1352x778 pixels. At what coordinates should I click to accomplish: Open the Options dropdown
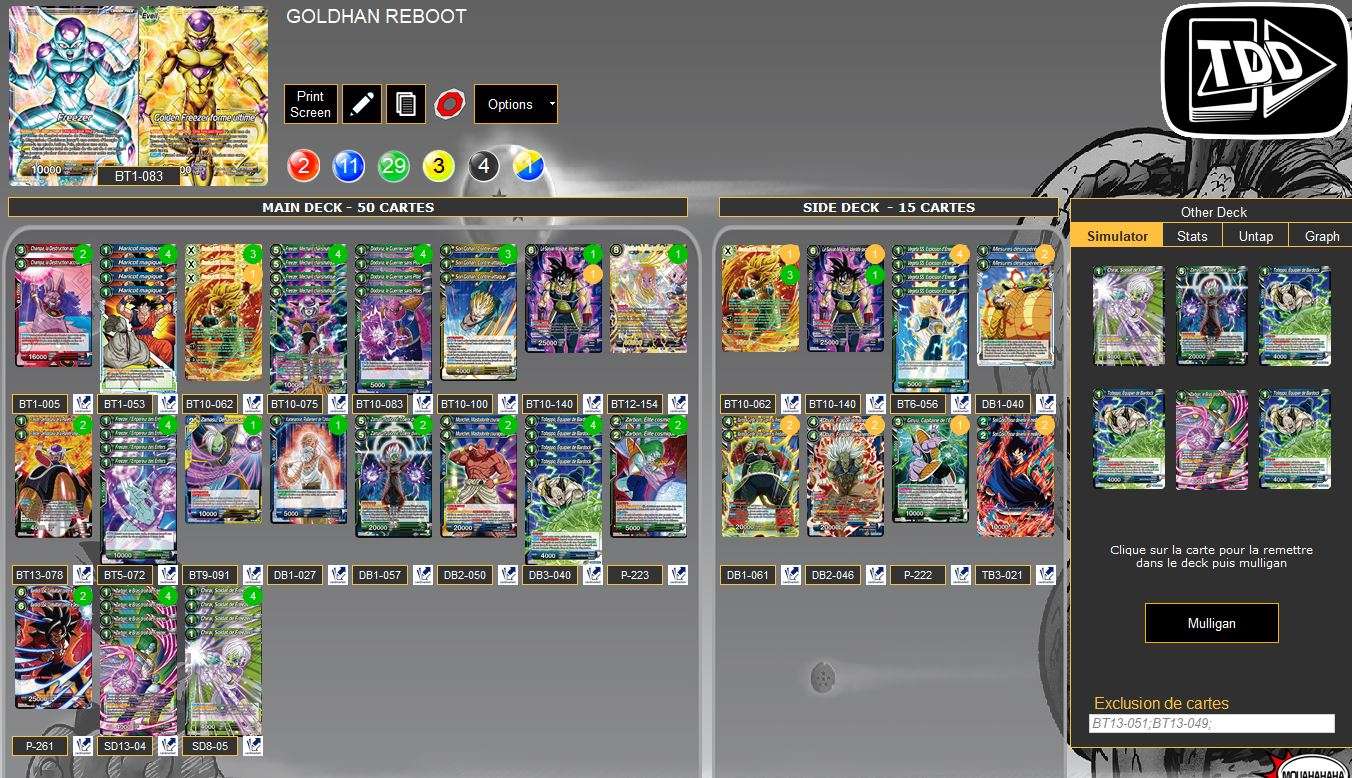(515, 103)
